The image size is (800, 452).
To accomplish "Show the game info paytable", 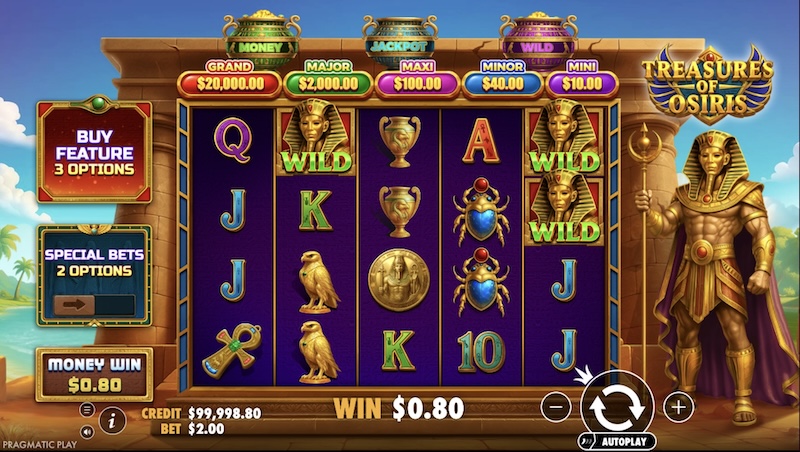I will pyautogui.click(x=111, y=422).
